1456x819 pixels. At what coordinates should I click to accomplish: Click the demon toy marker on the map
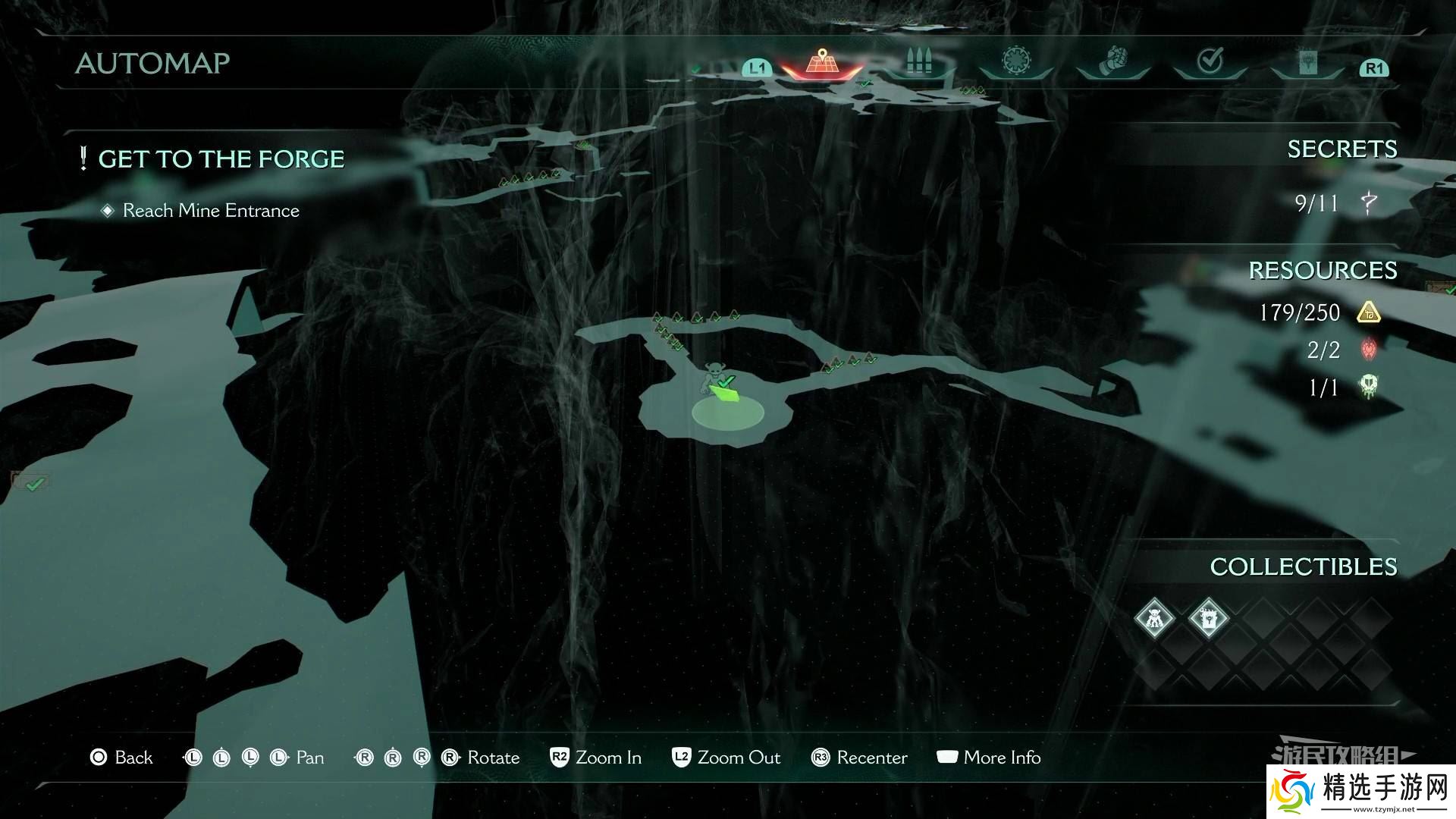click(712, 374)
